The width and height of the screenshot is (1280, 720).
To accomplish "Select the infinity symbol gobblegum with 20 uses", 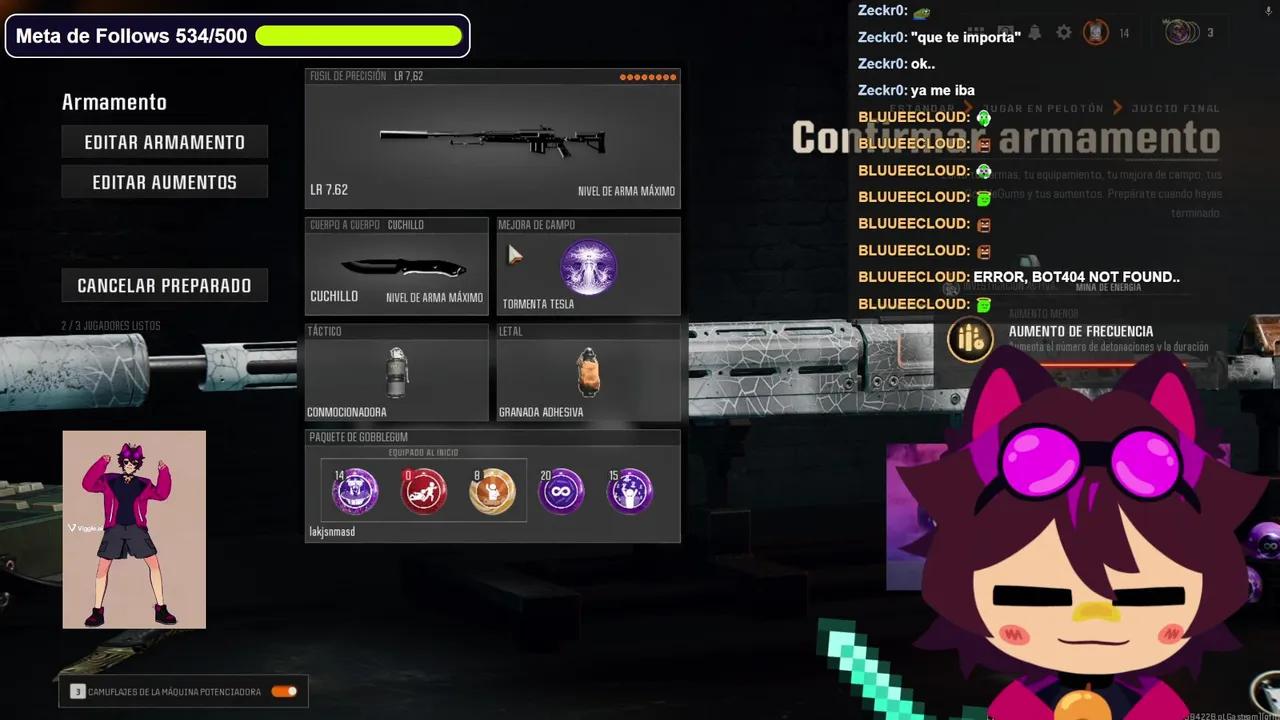I will pos(561,489).
